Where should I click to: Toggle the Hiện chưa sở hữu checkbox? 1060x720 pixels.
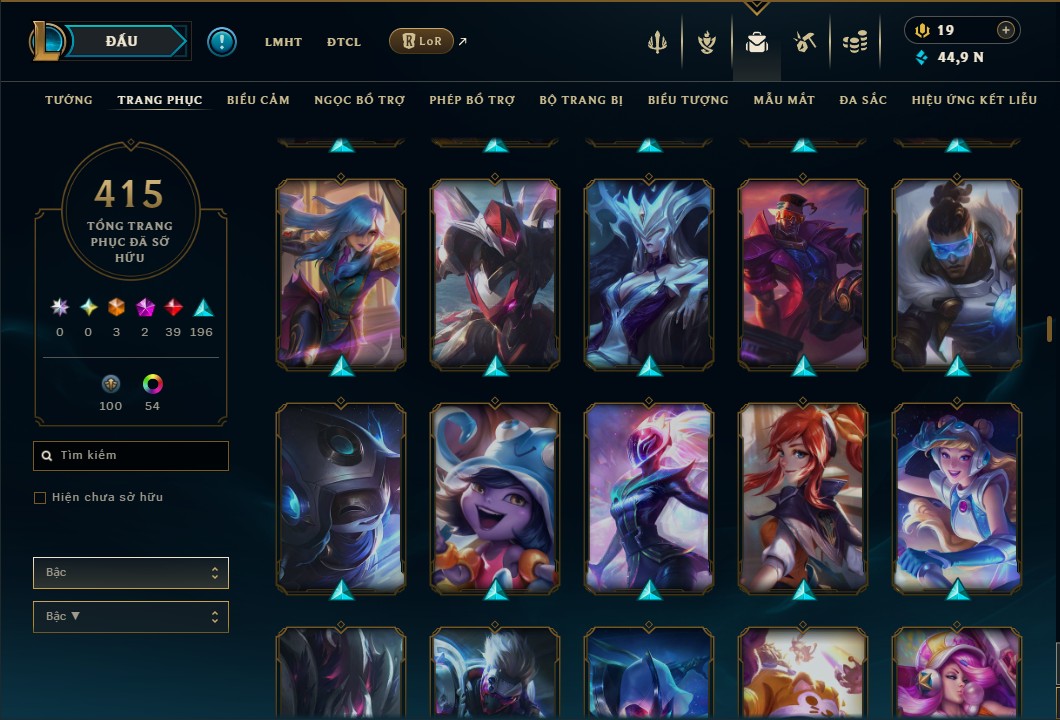[40, 498]
